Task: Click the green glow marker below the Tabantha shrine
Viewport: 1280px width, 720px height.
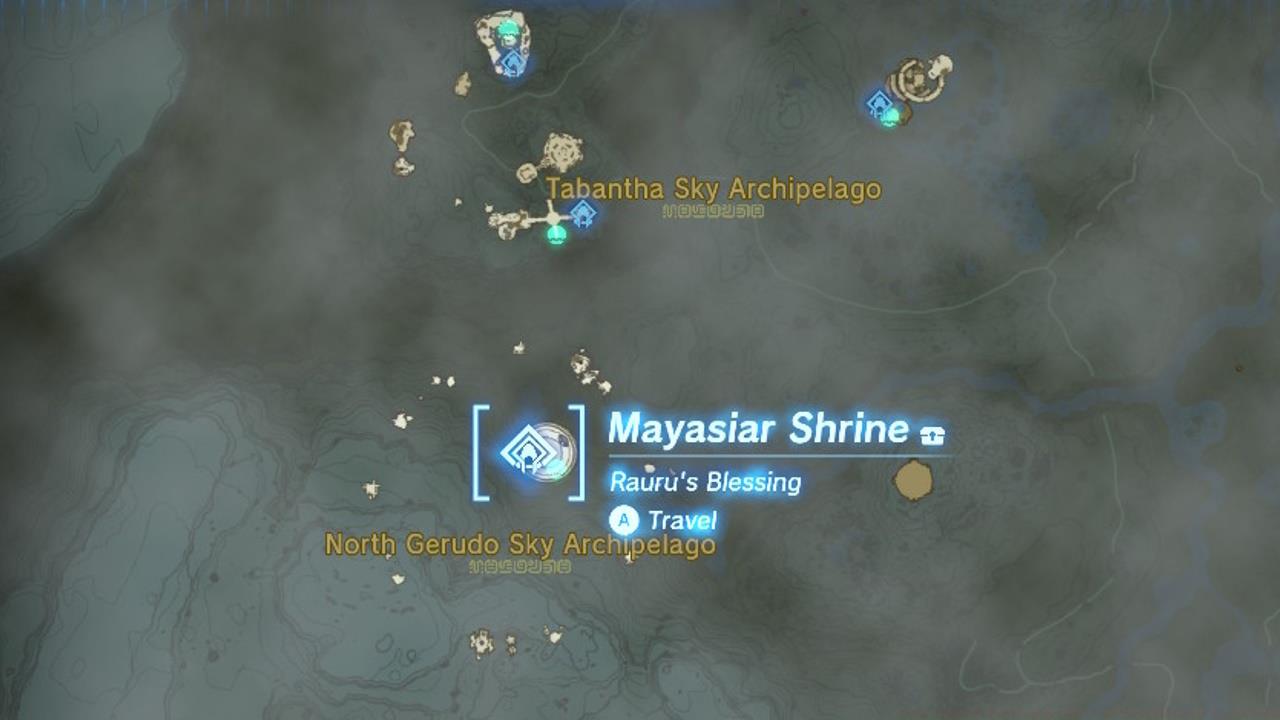Action: [x=555, y=237]
